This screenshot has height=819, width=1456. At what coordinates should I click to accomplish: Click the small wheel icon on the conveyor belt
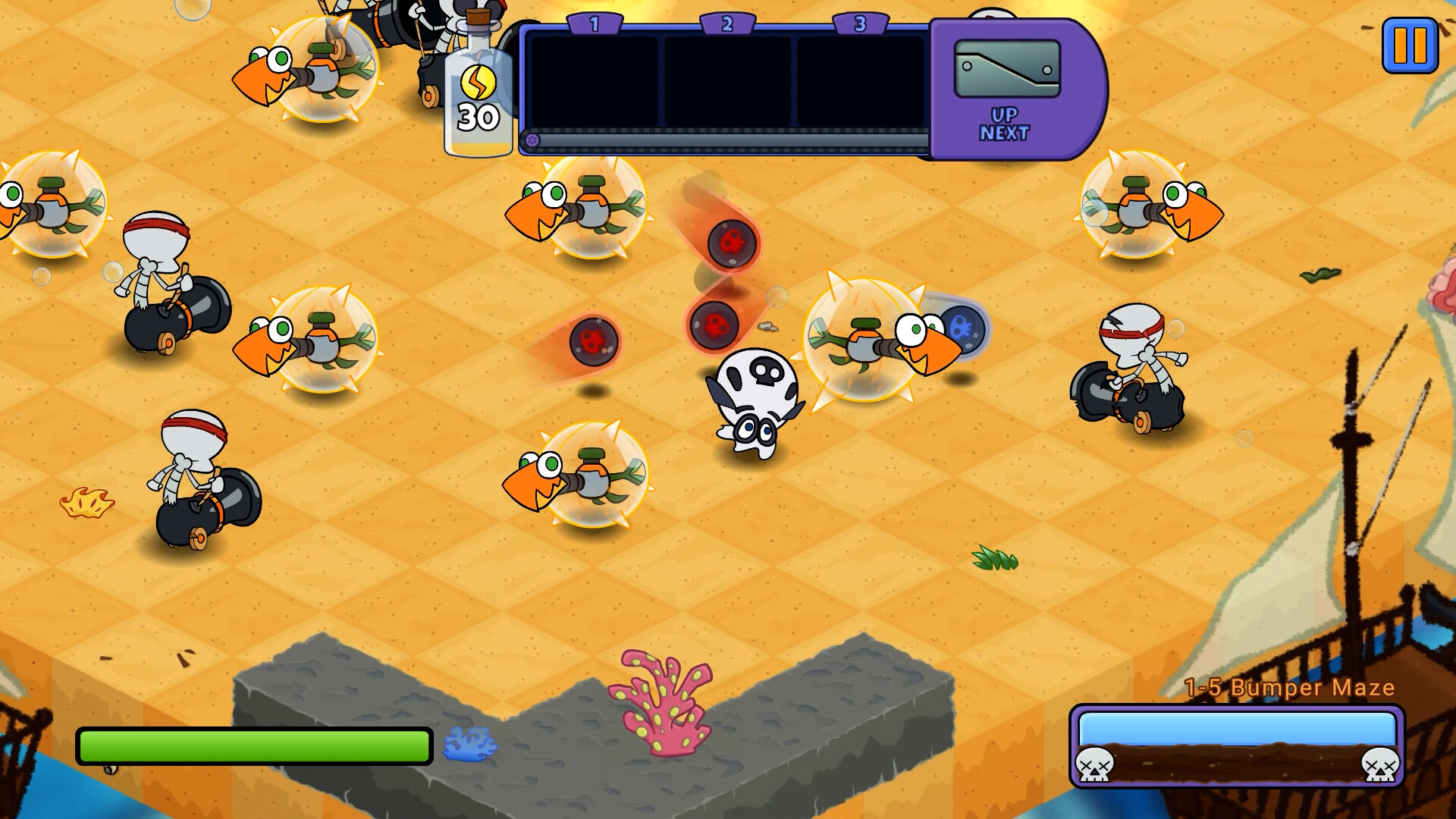(533, 138)
